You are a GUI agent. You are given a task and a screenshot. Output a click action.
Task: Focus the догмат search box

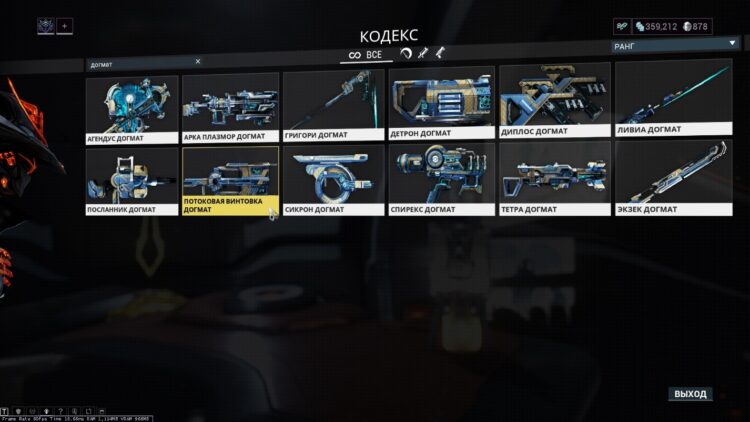pyautogui.click(x=140, y=62)
